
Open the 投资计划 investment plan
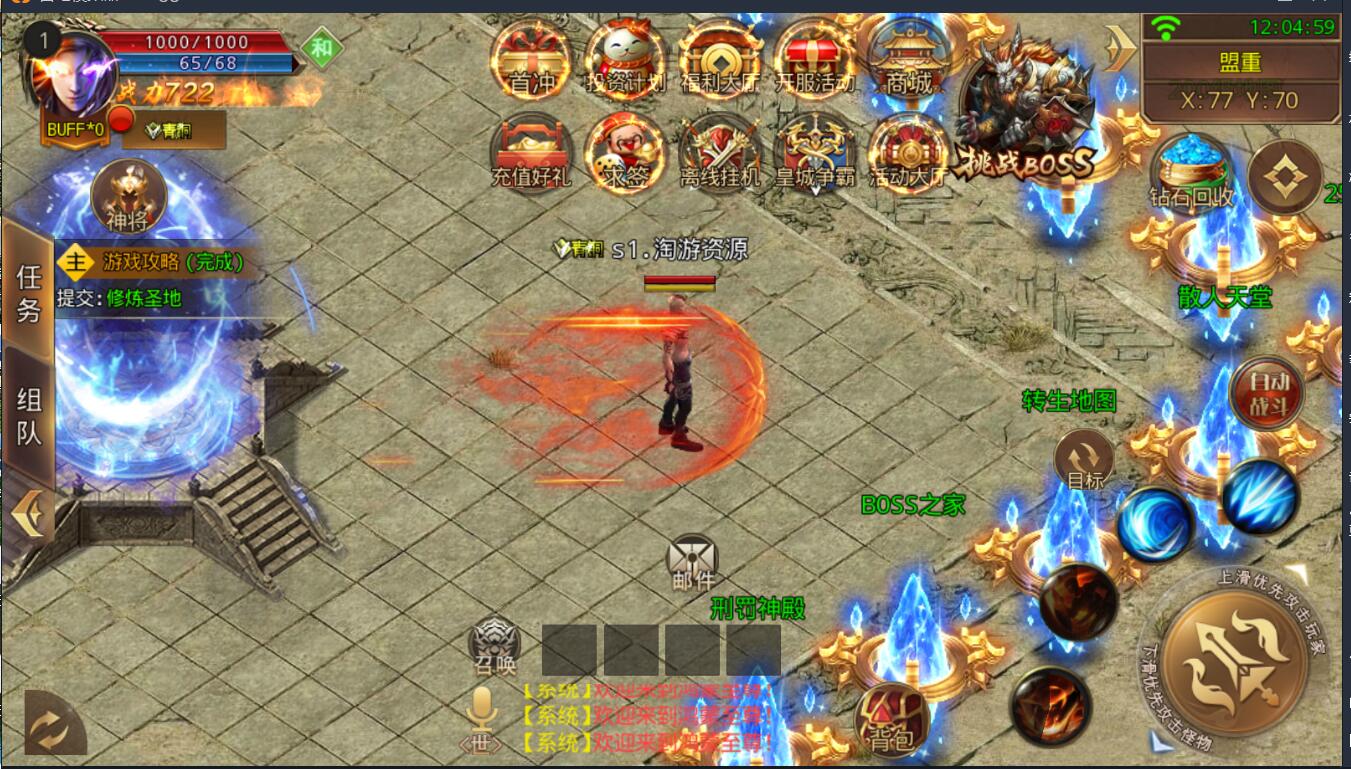[x=625, y=60]
